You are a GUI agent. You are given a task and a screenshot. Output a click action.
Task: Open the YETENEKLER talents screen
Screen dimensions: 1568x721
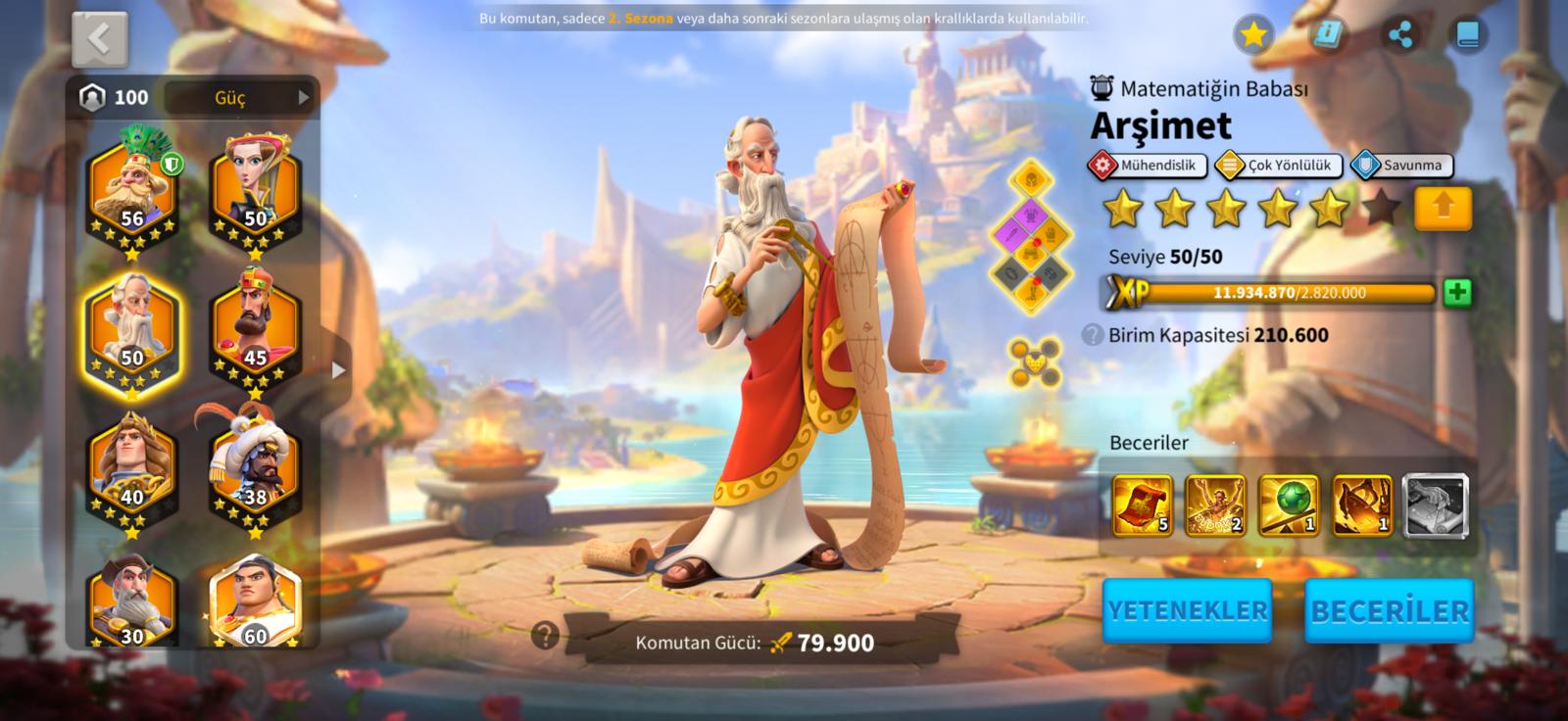pos(1188,610)
